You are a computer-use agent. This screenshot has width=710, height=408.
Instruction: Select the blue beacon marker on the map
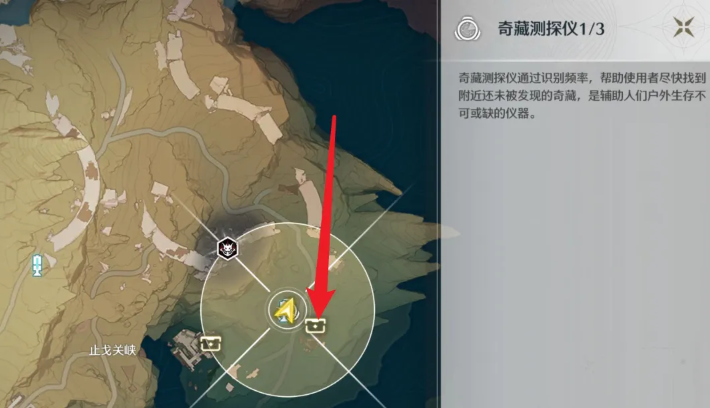pyautogui.click(x=38, y=264)
